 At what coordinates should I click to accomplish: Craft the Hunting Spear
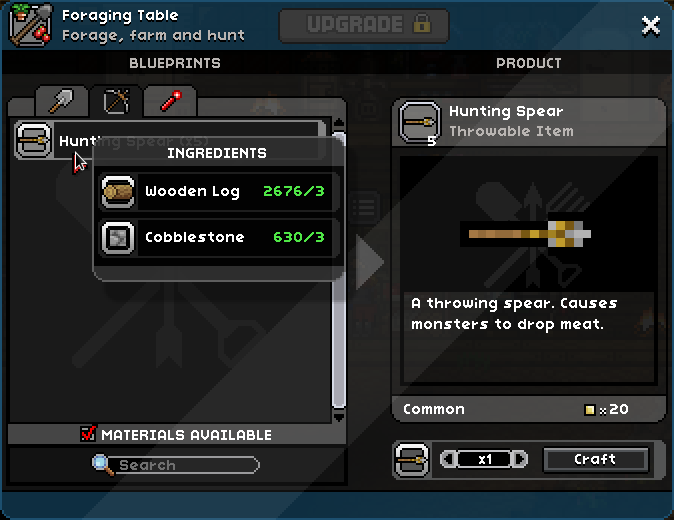pos(595,459)
